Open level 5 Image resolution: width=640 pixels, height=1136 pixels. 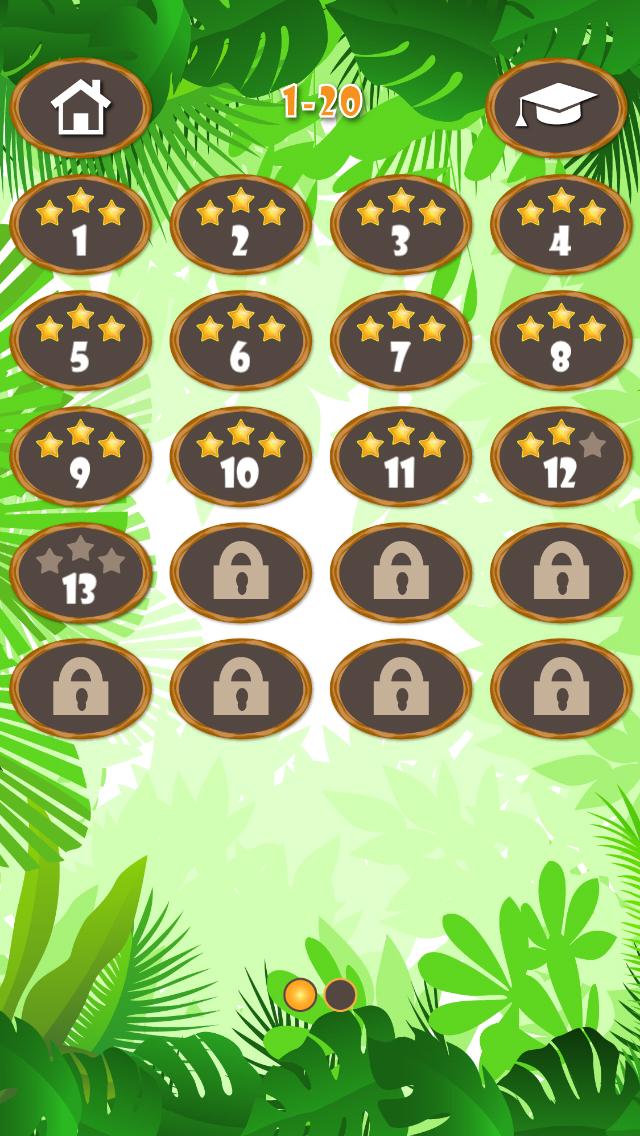coord(81,341)
